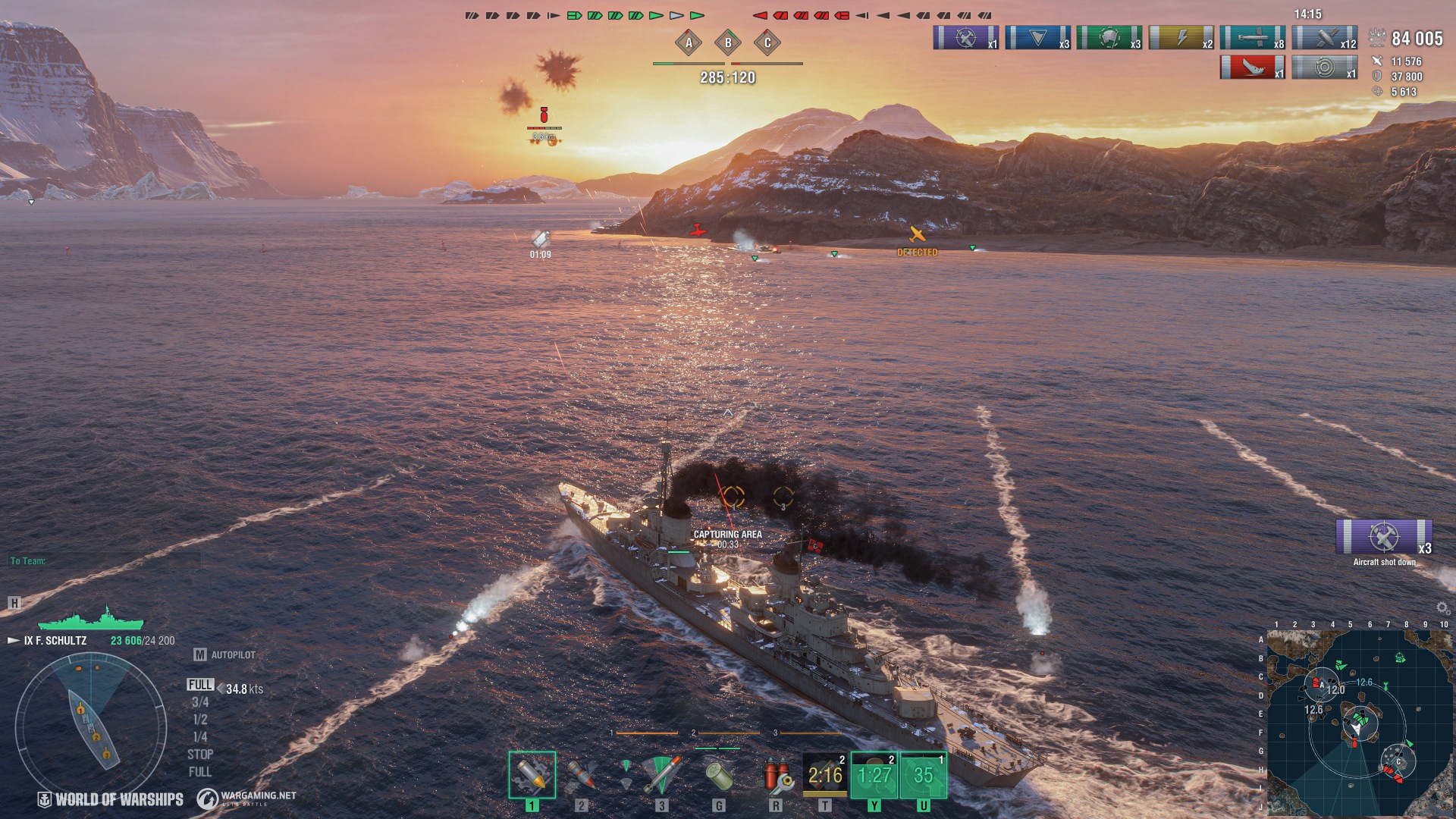The image size is (1456, 819).
Task: Click the green consumable with 1:27 timer
Action: click(x=874, y=774)
